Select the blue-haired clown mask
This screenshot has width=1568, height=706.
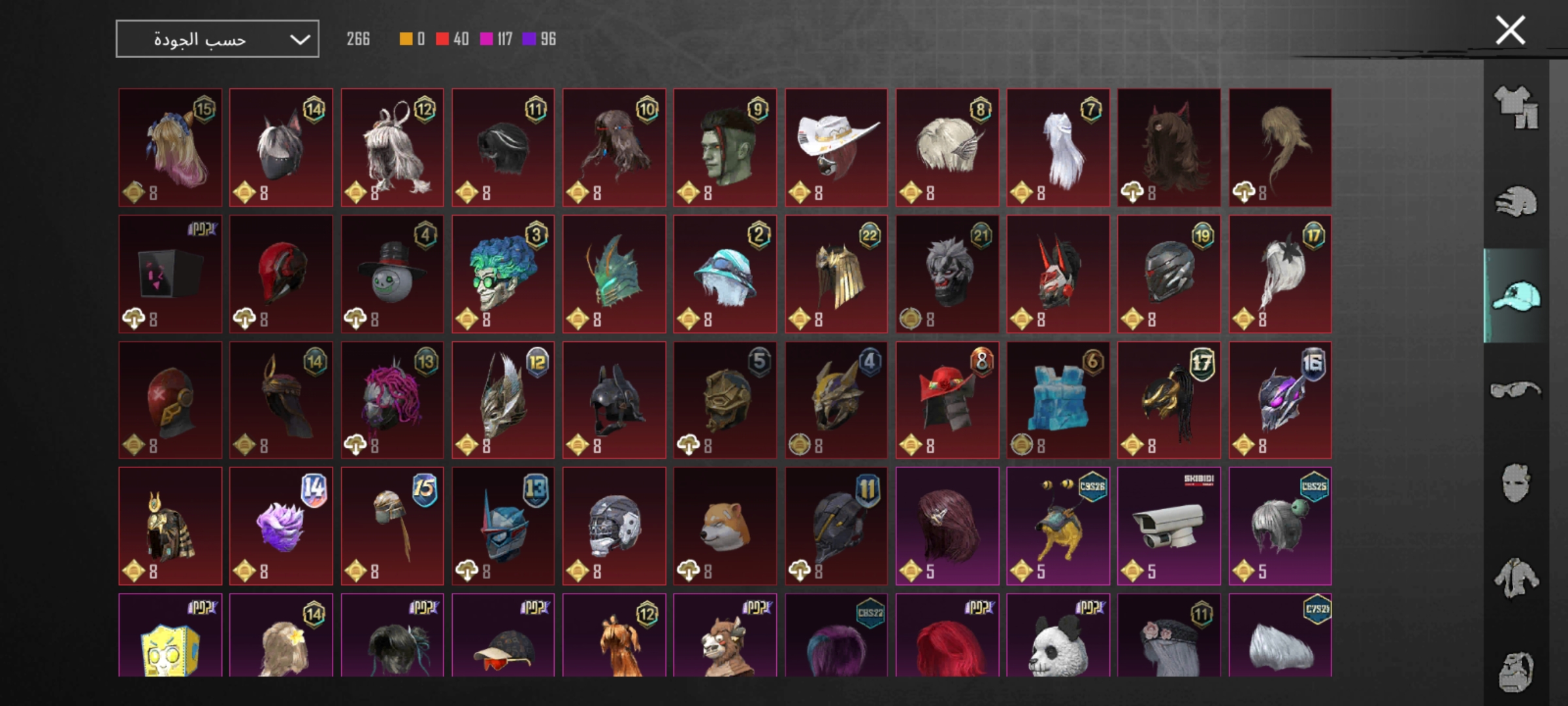click(x=502, y=274)
